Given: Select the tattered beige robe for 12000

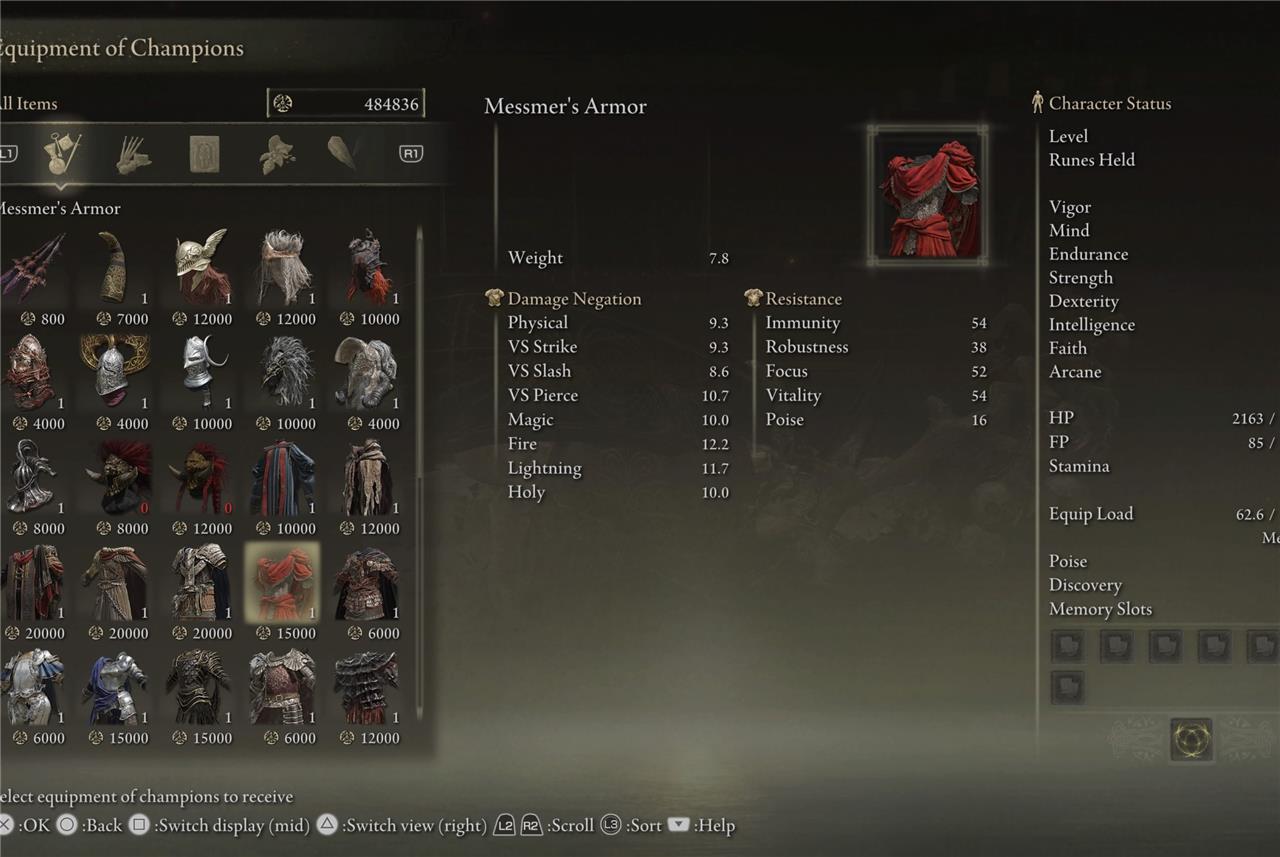Looking at the screenshot, I should (x=368, y=477).
